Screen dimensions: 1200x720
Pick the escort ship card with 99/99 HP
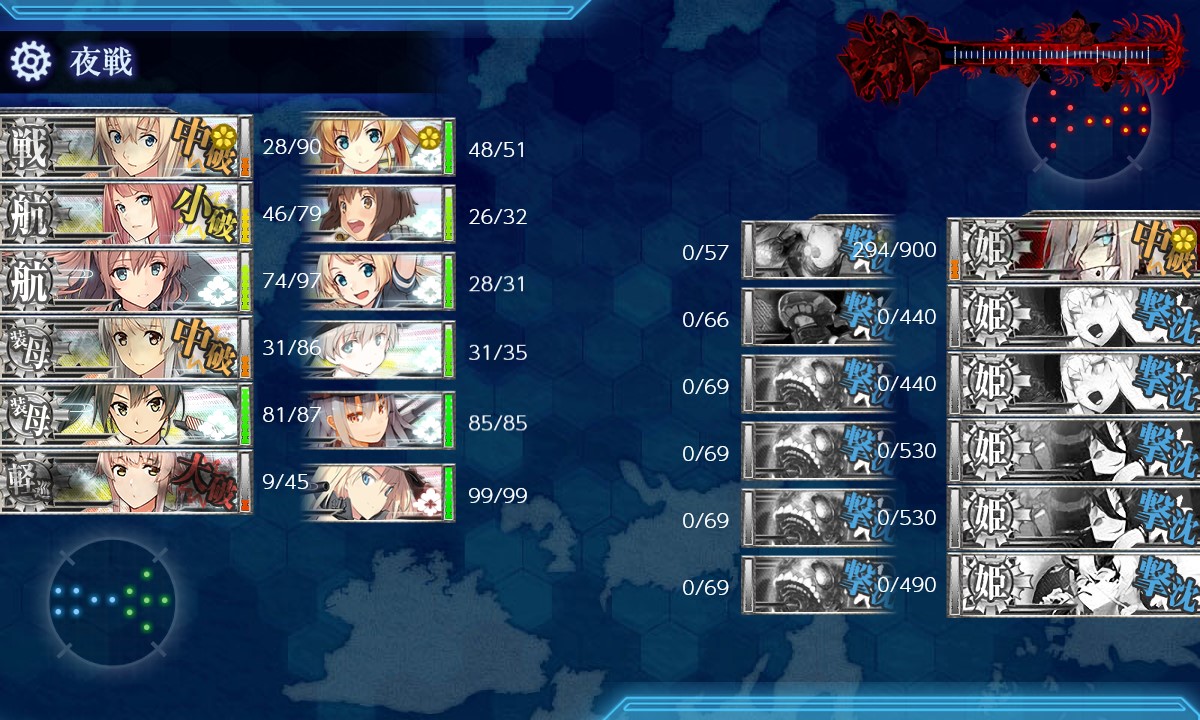coord(377,492)
